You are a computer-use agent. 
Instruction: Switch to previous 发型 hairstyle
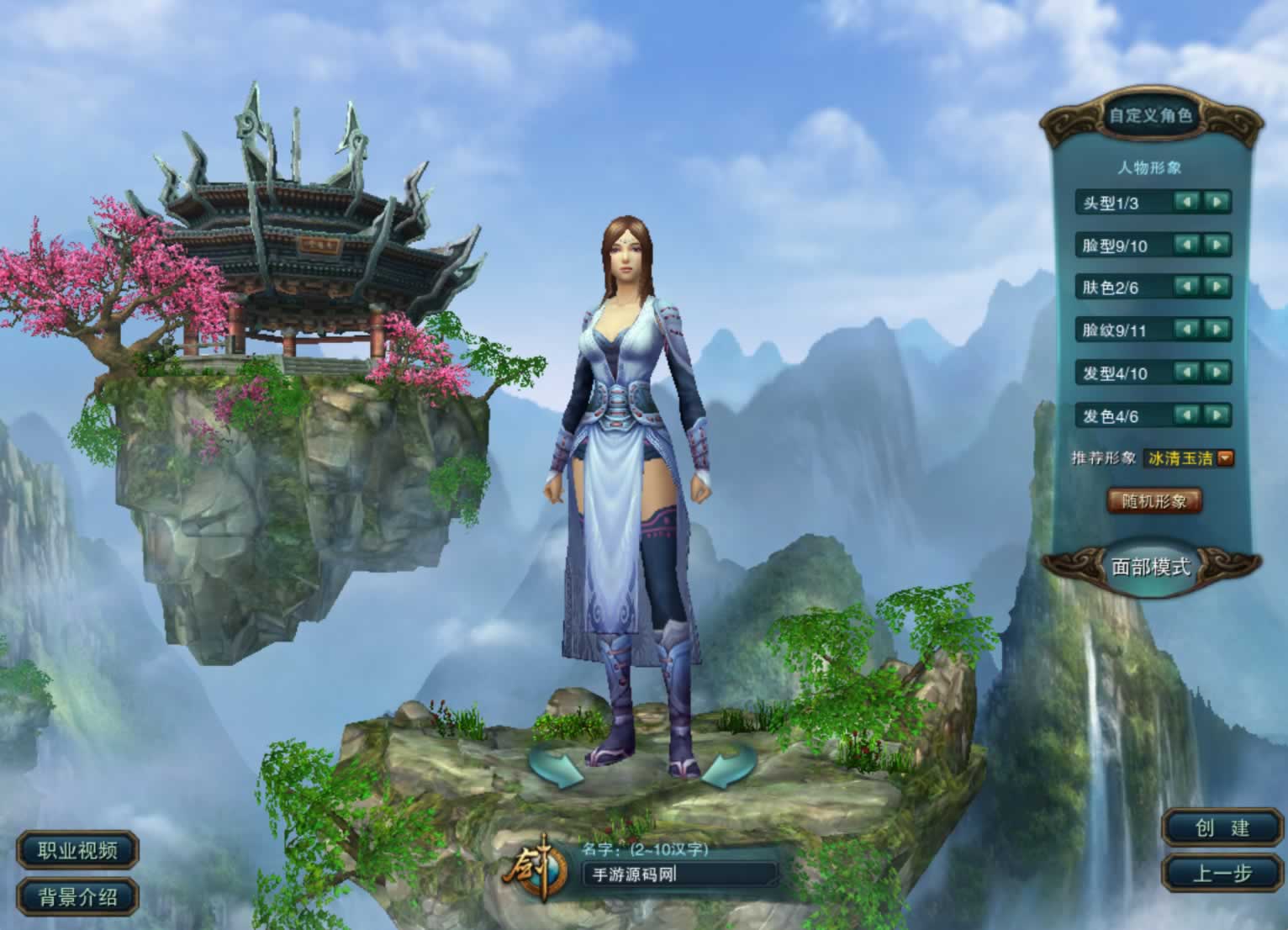pos(1186,373)
